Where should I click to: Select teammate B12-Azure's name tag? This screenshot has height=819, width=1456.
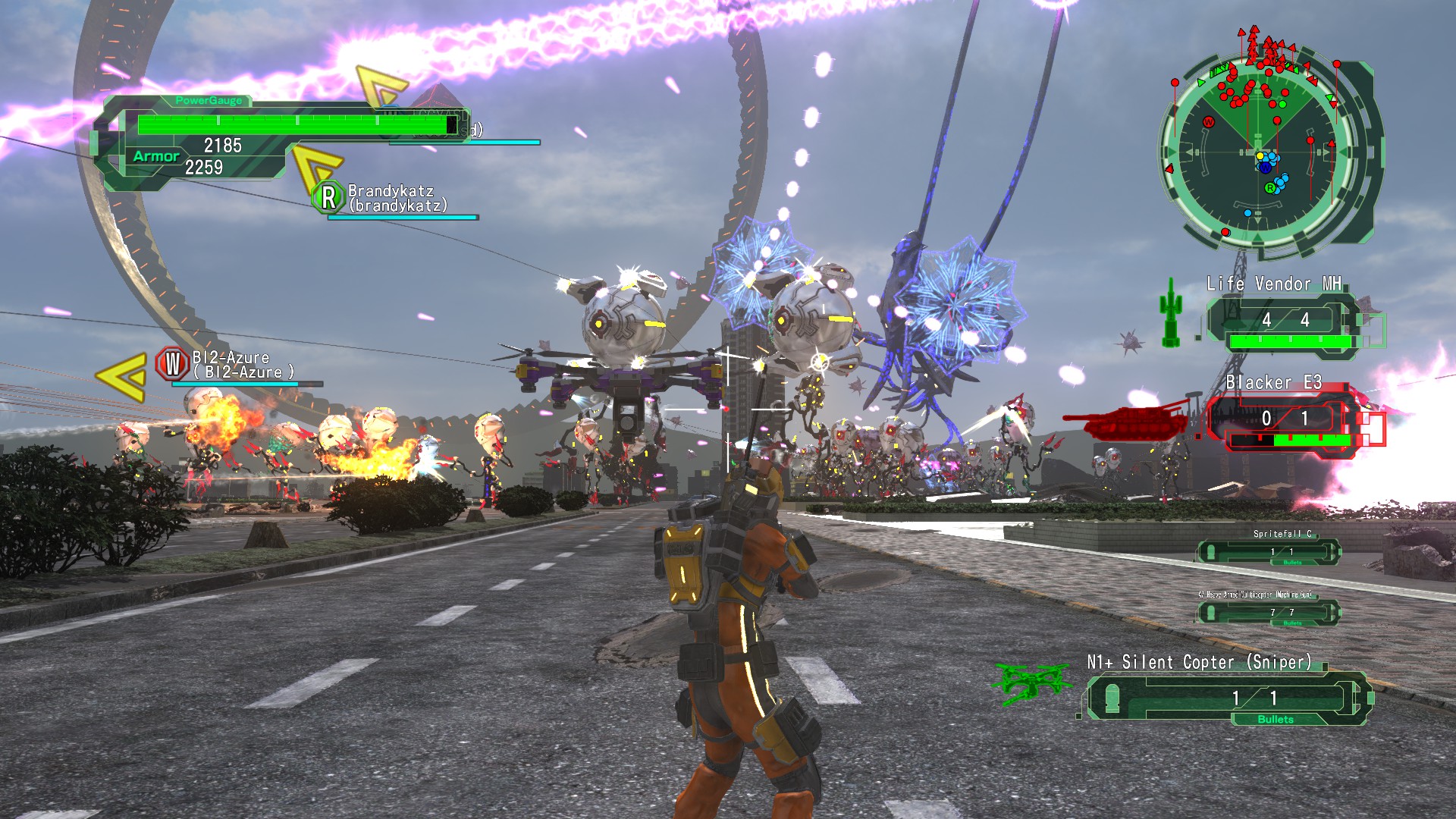tap(241, 365)
